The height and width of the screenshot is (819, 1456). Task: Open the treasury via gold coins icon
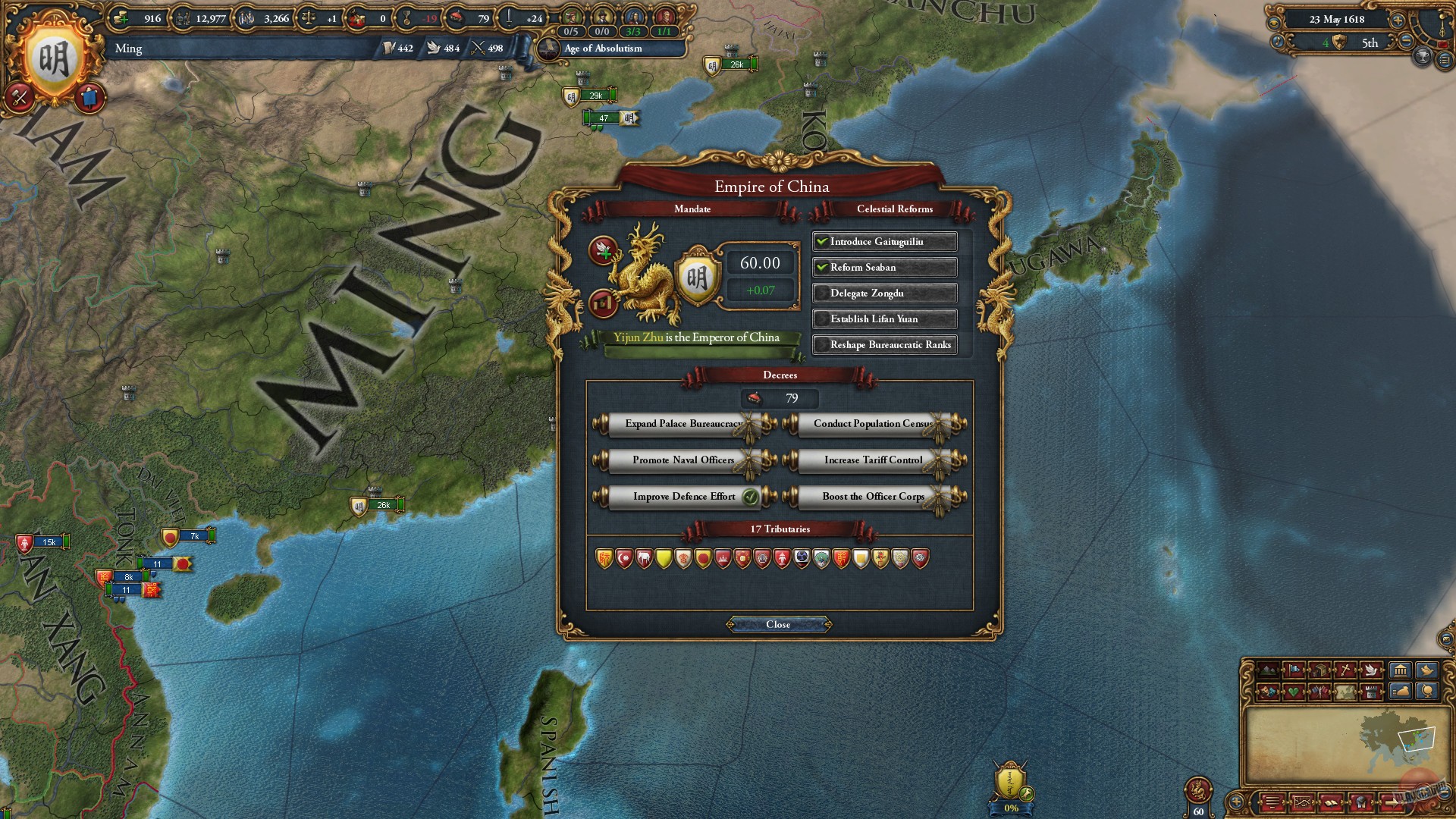click(x=121, y=17)
